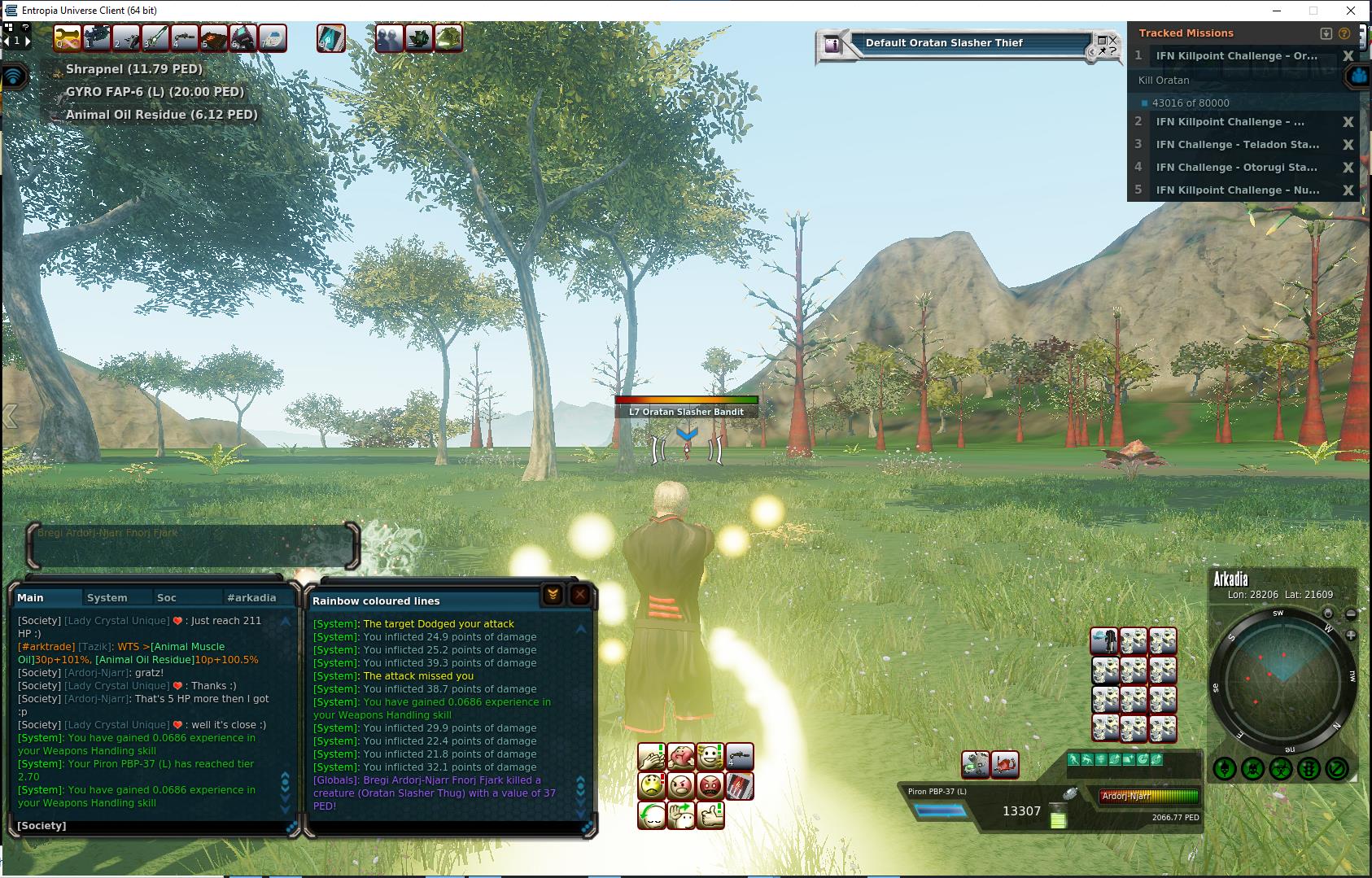Collapse the Rainbow coloured lines chat panel
The height and width of the screenshot is (878, 1372).
tap(553, 595)
